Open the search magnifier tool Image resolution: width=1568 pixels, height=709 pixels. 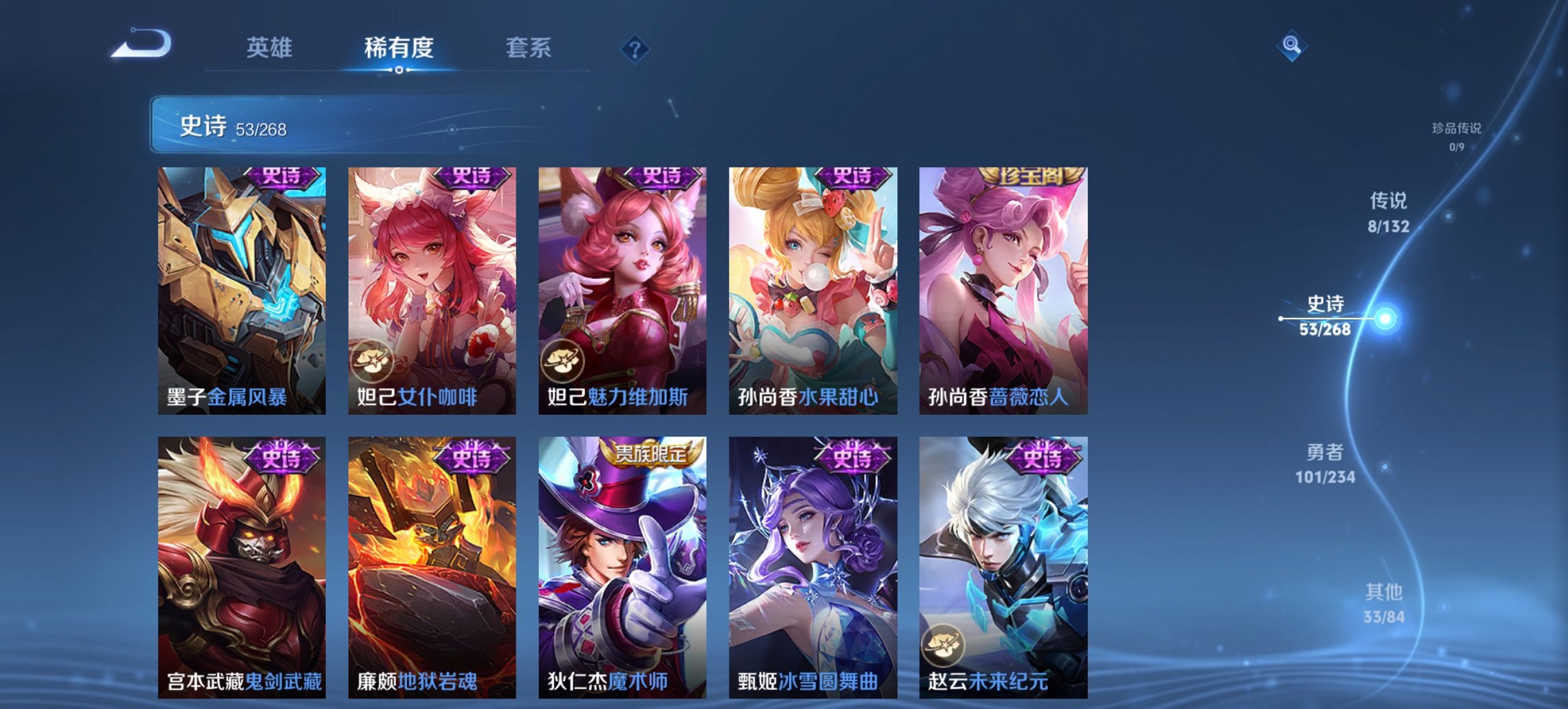point(1292,46)
